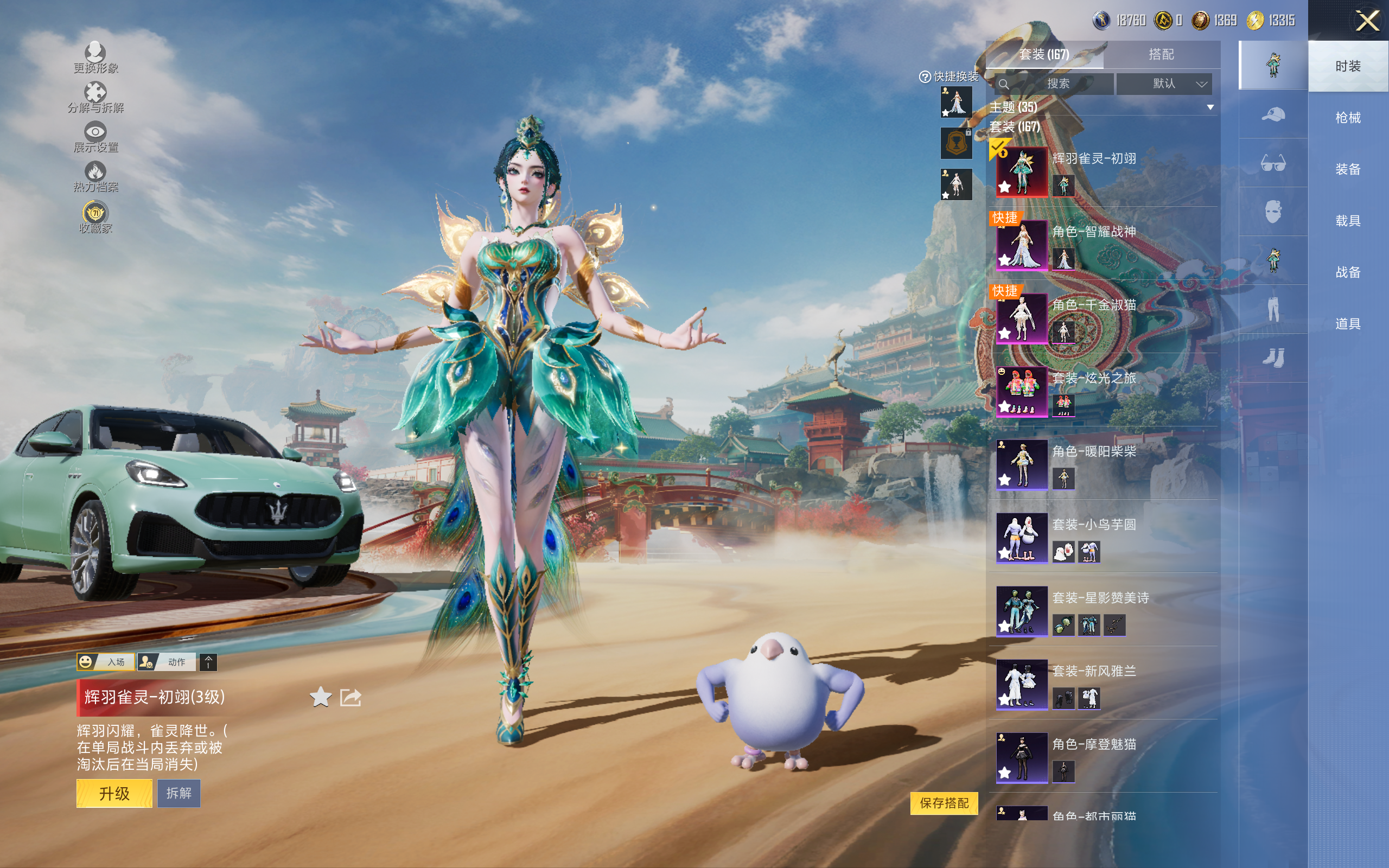Switch to the 搭配 tab
1389x868 pixels.
1161,55
